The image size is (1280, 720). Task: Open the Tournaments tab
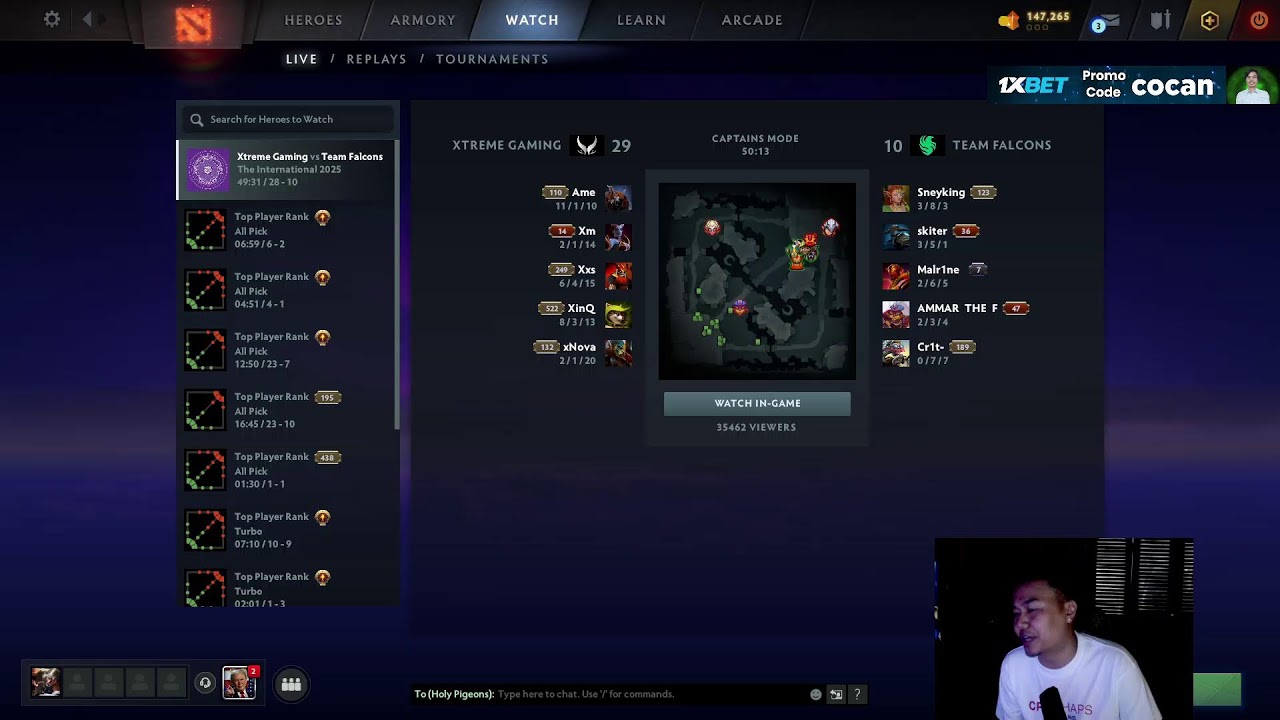coord(492,59)
